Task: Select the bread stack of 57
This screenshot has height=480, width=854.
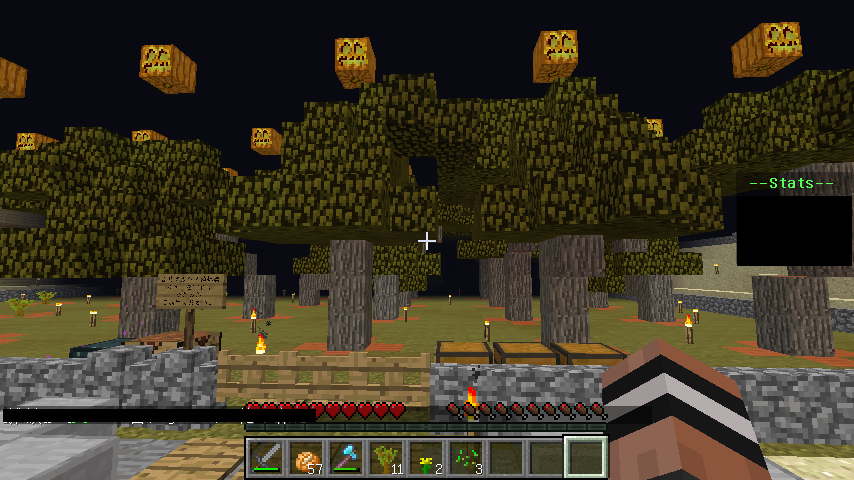Action: tap(306, 458)
